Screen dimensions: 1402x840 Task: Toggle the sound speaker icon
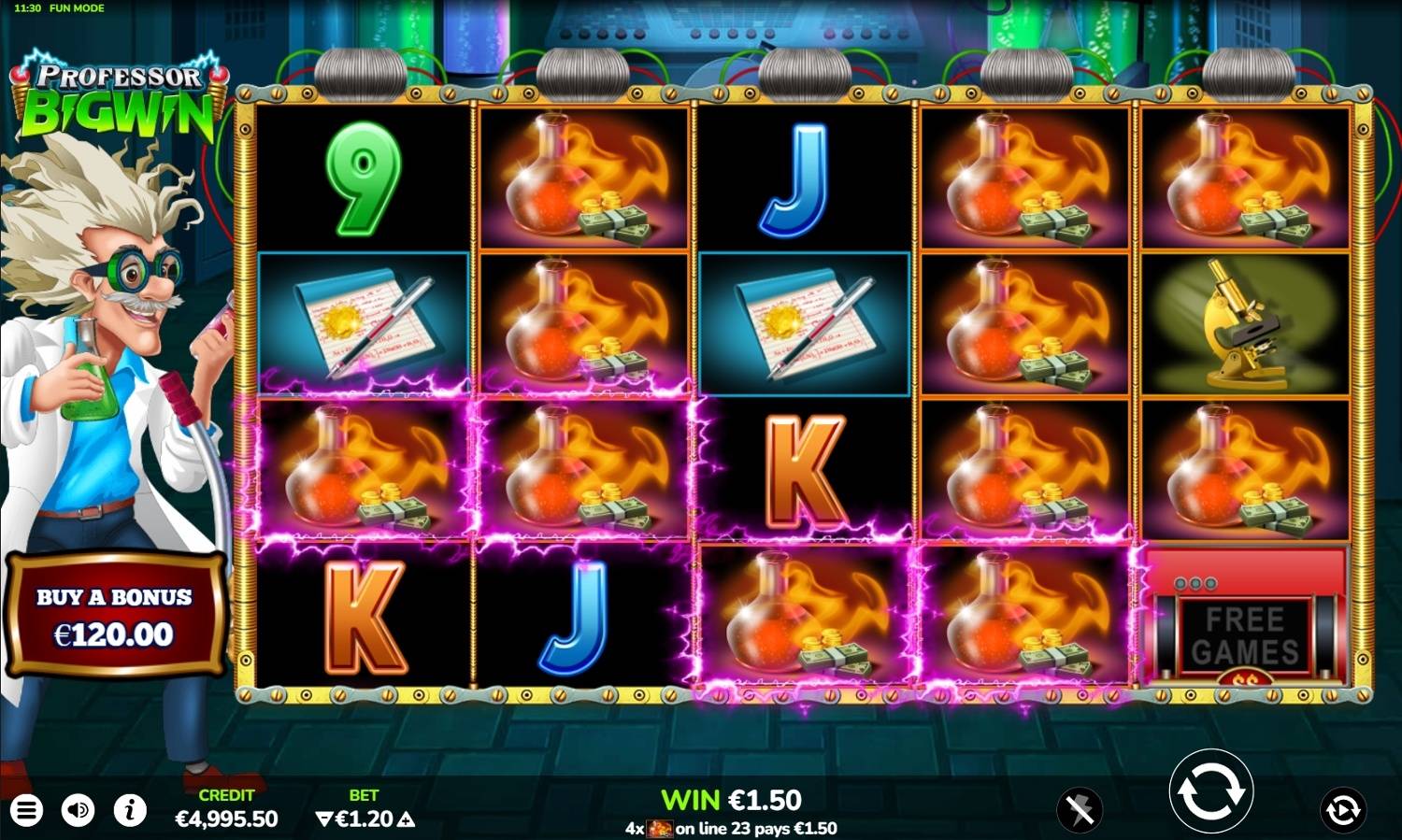[79, 810]
